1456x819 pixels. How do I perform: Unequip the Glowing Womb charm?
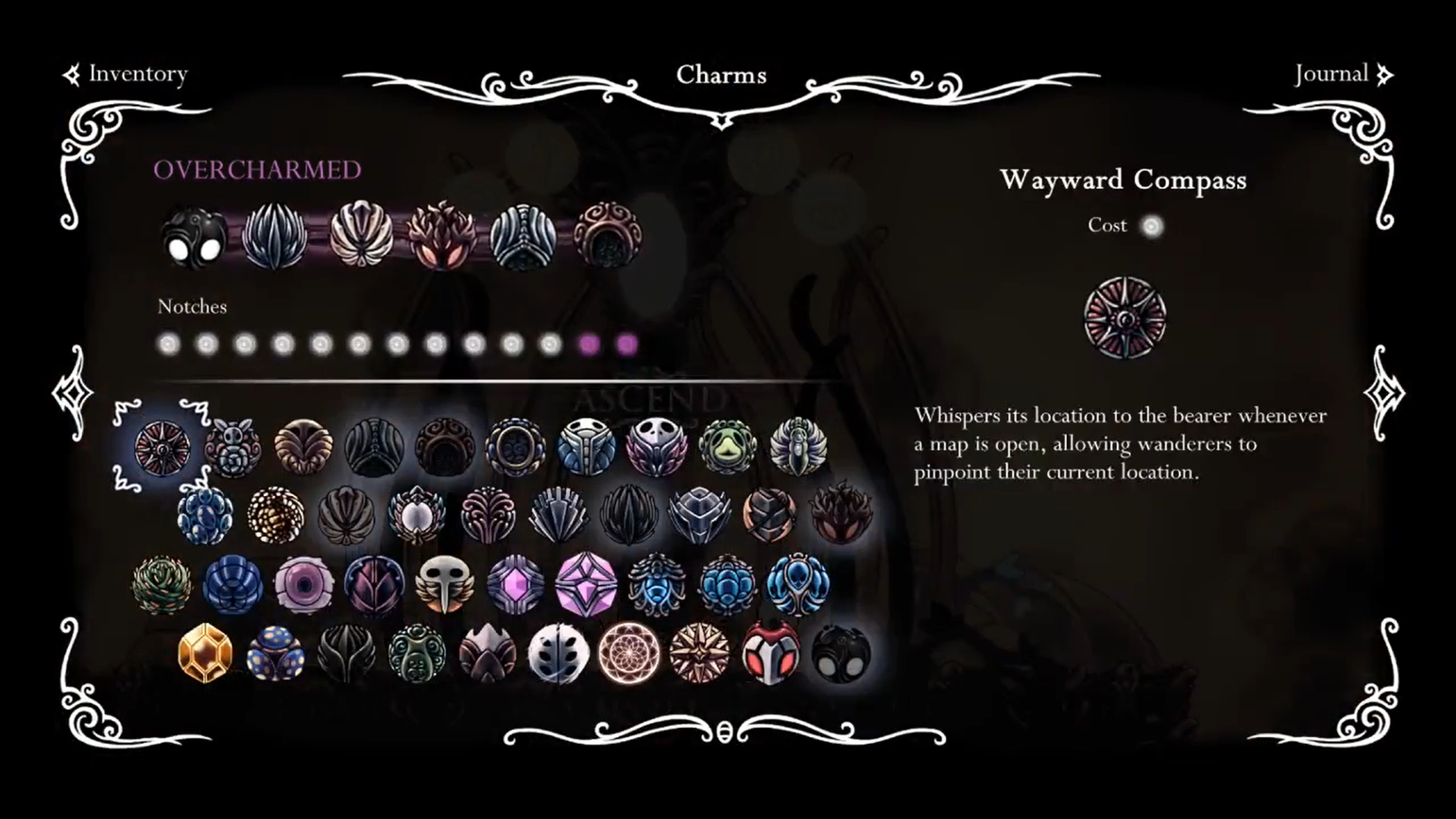(x=609, y=238)
